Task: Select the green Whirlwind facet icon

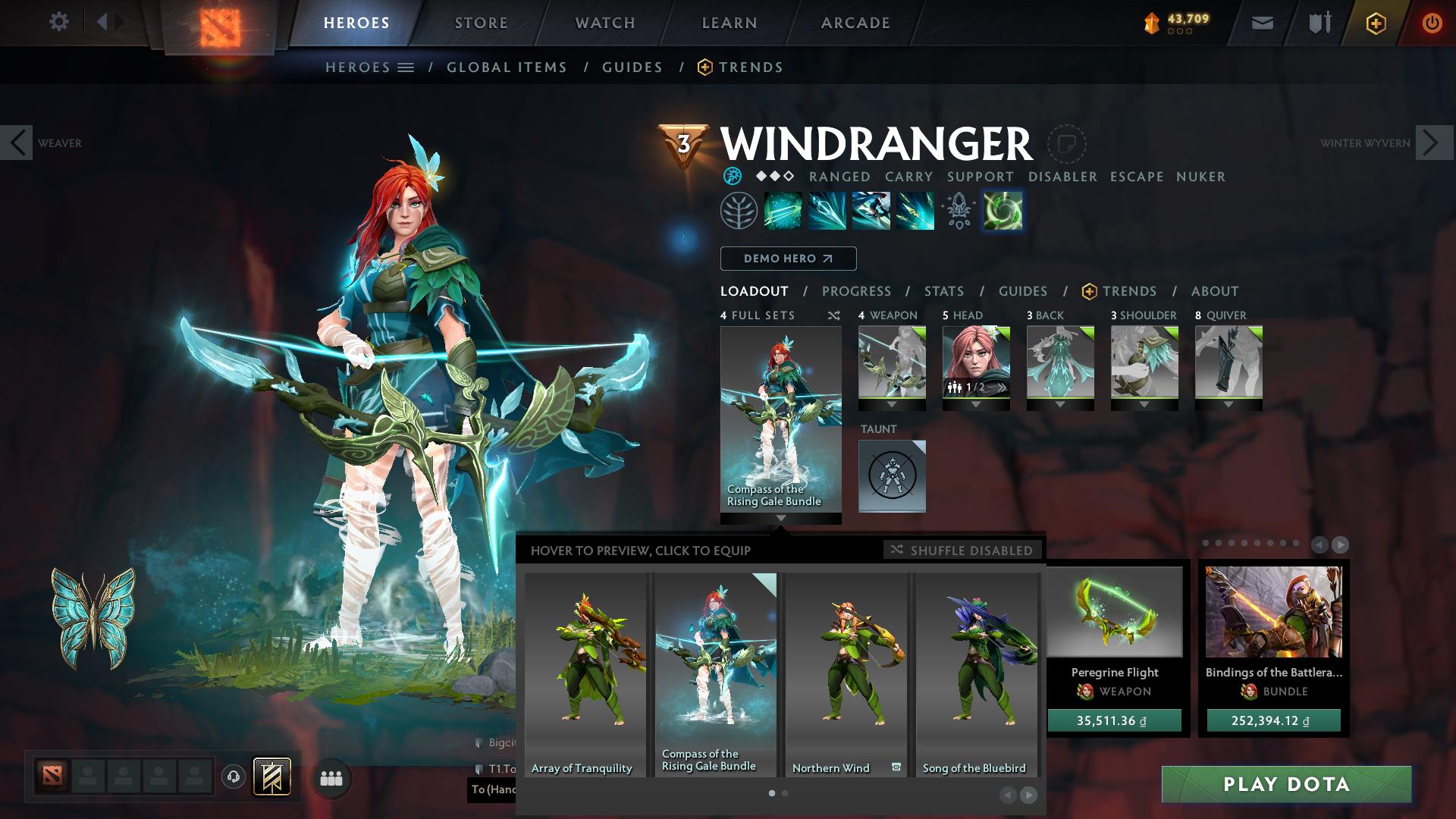Action: pos(1003,211)
